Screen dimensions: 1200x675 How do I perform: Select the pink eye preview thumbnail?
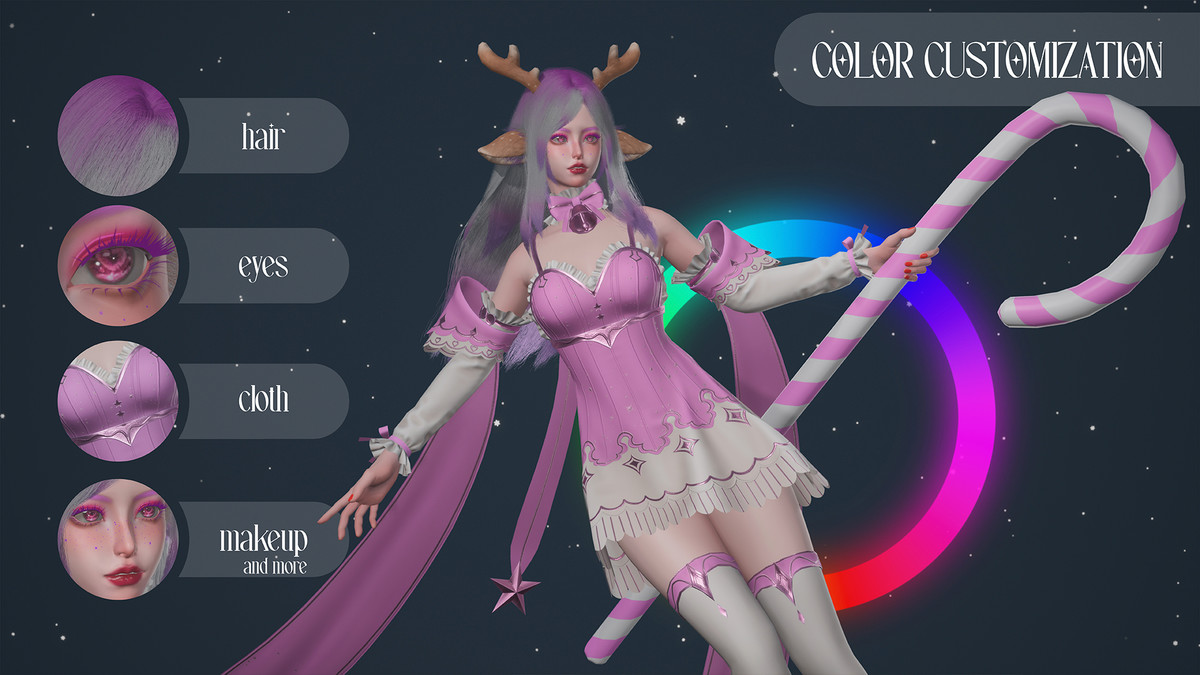point(118,266)
